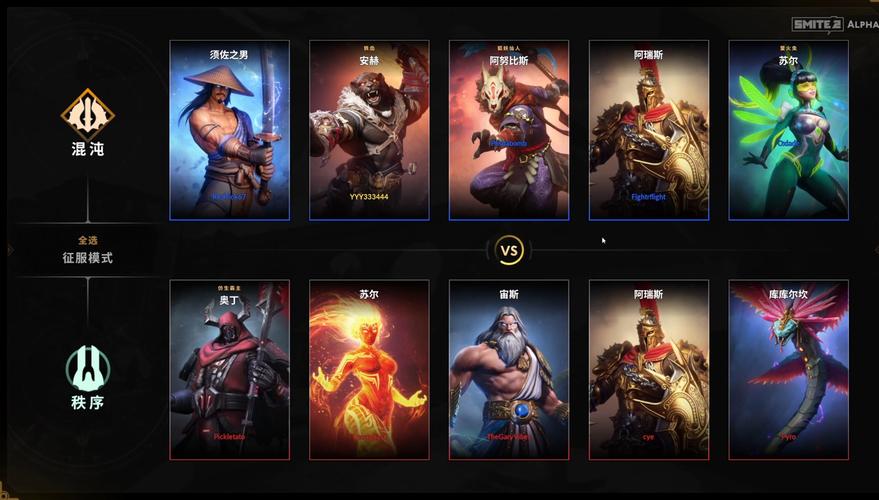Select the Anubis card with fox mask

[509, 130]
